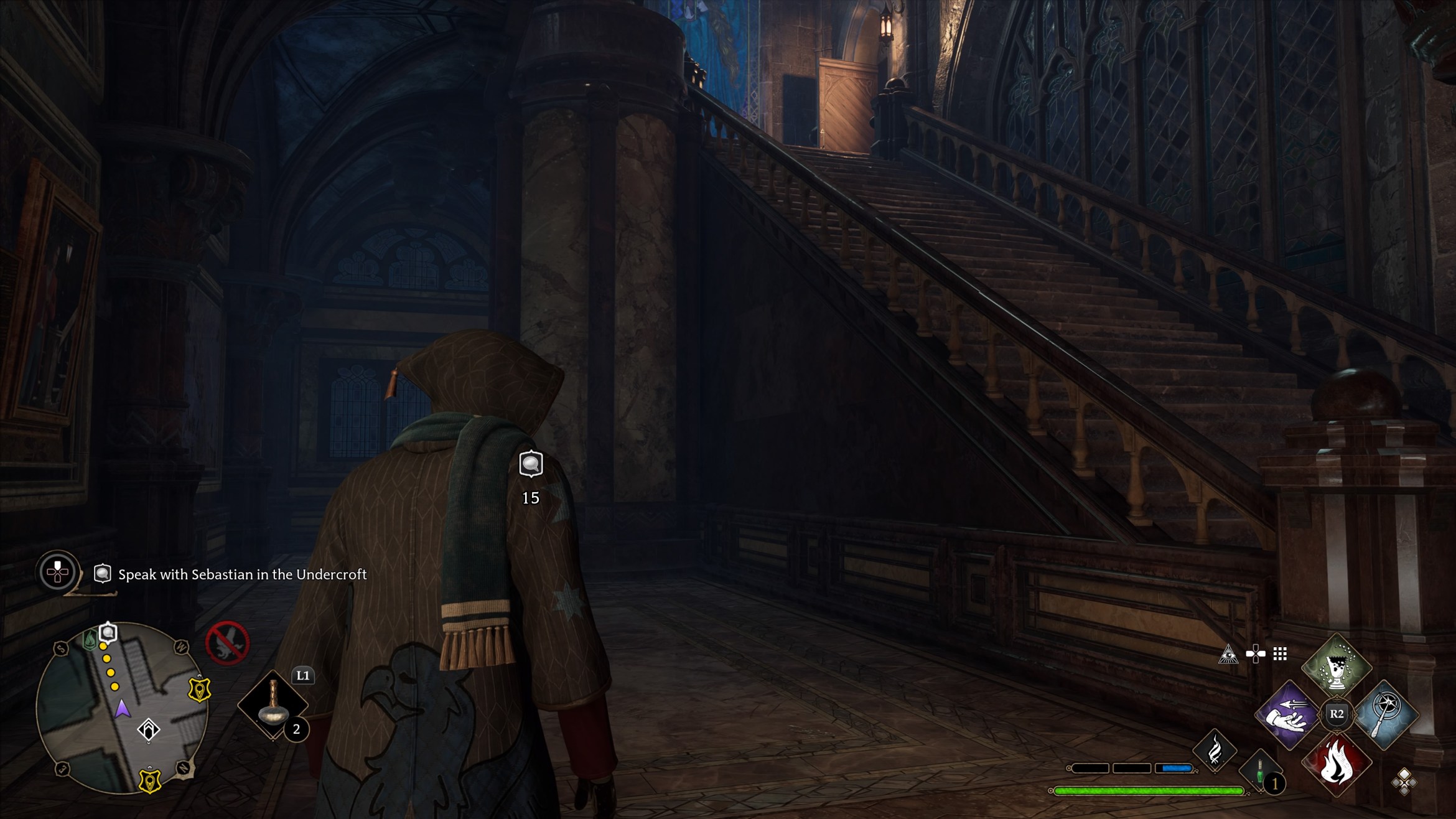The width and height of the screenshot is (1456, 819).
Task: Click the quest dialogue bubble icon beside objective text
Action: (102, 574)
